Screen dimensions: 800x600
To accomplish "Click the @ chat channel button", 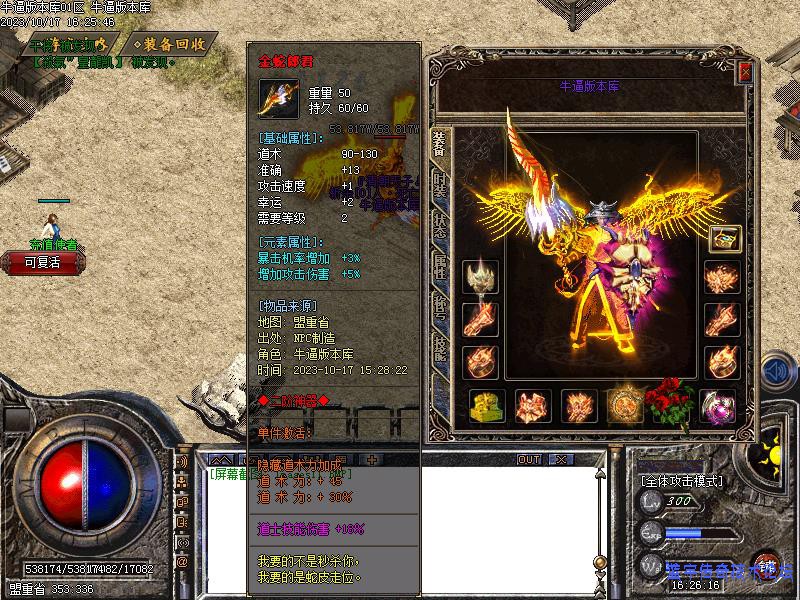I will tap(182, 562).
